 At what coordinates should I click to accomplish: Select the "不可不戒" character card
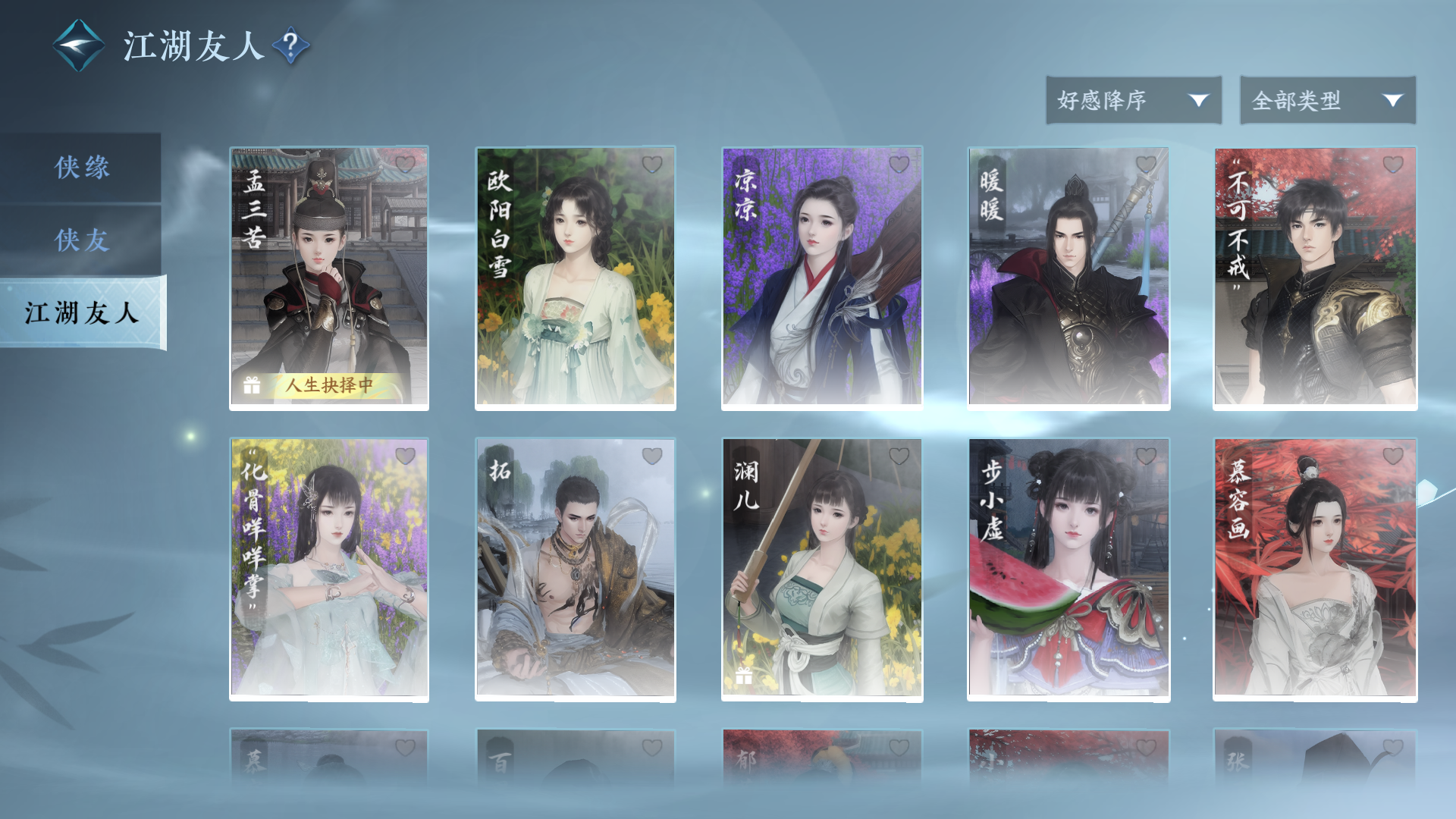pos(1315,278)
